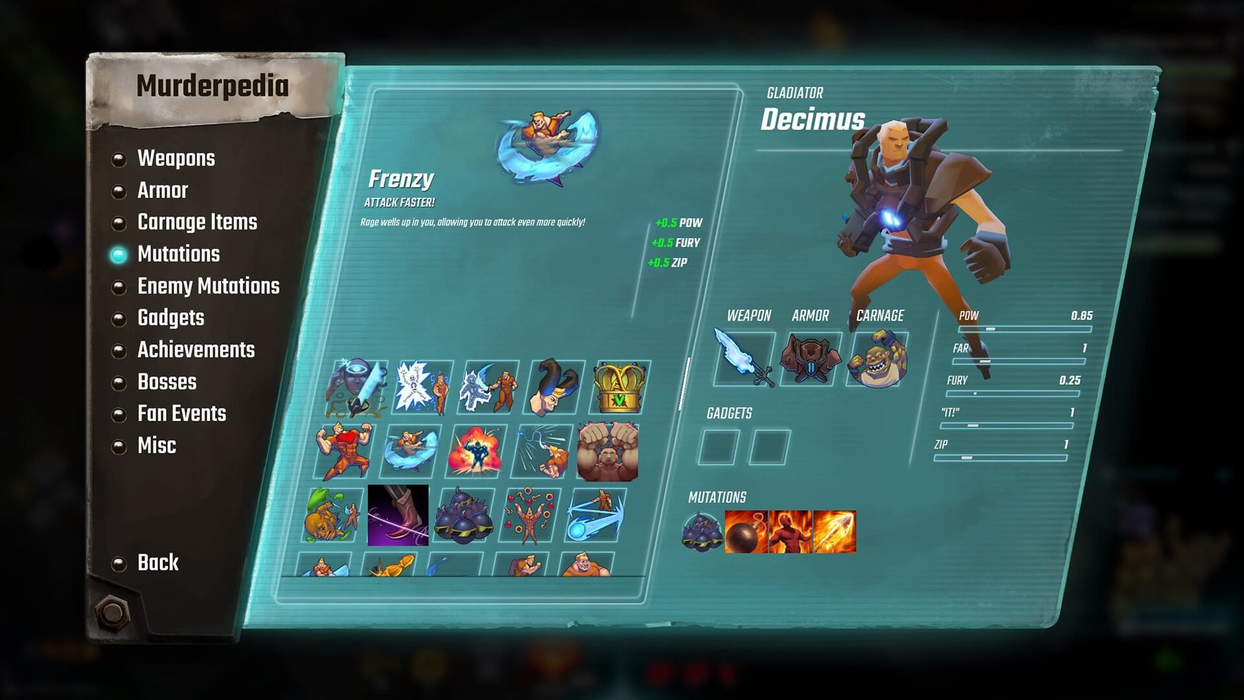Pick the purple boot mutation tile
Screen dimensions: 1244x700
click(398, 515)
